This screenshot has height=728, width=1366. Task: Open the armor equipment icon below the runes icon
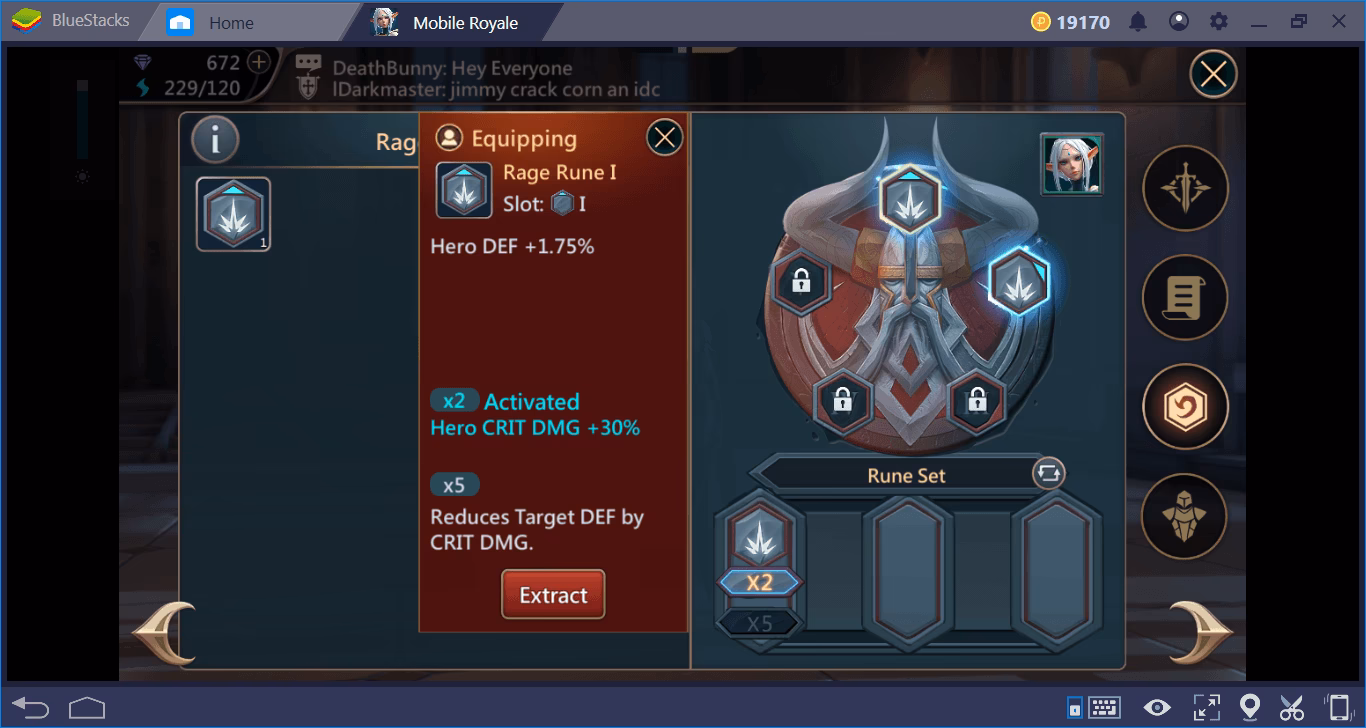click(x=1185, y=515)
